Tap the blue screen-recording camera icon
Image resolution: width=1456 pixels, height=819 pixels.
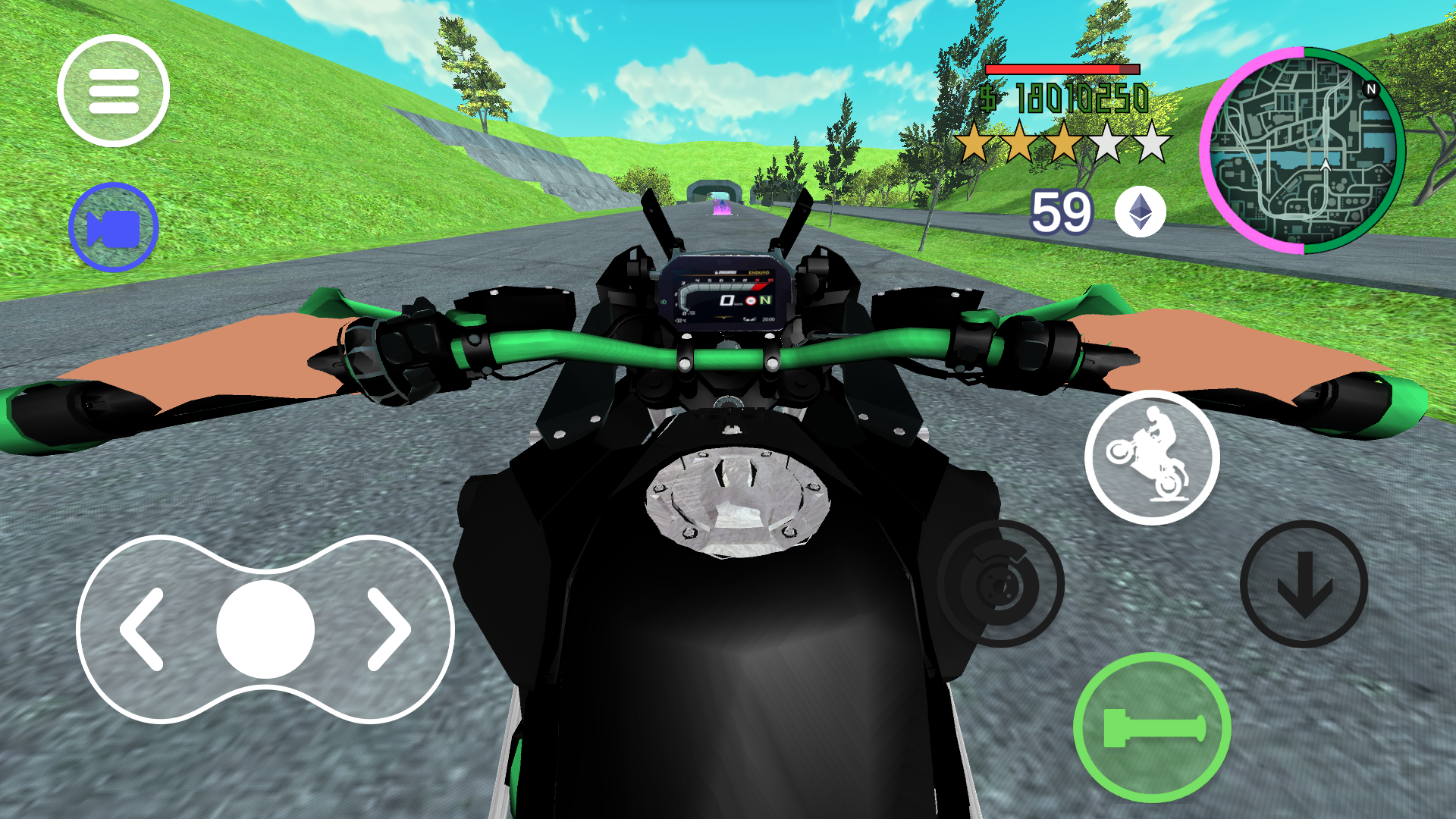click(x=114, y=227)
